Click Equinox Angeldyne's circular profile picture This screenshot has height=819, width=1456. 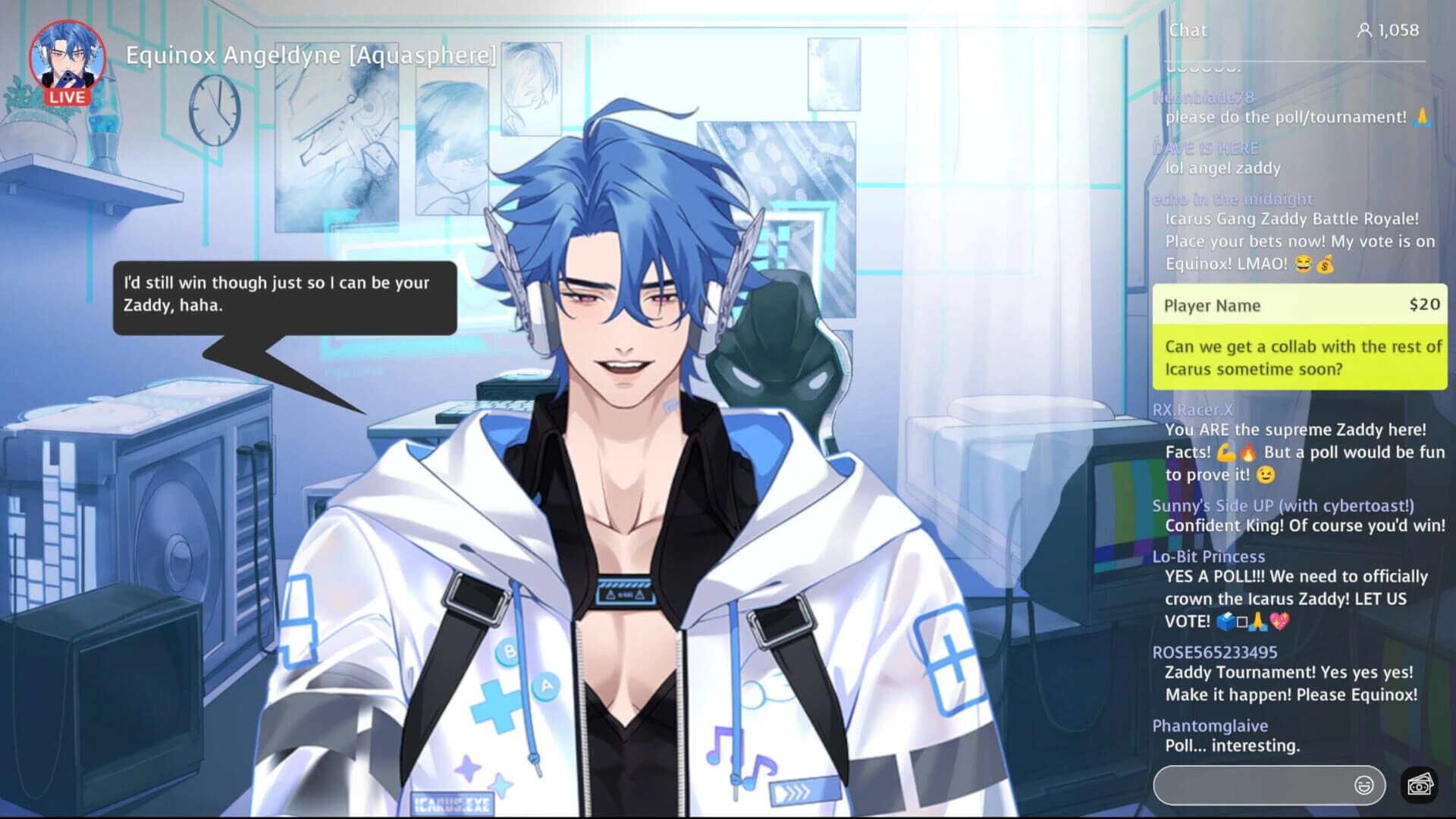pyautogui.click(x=66, y=59)
